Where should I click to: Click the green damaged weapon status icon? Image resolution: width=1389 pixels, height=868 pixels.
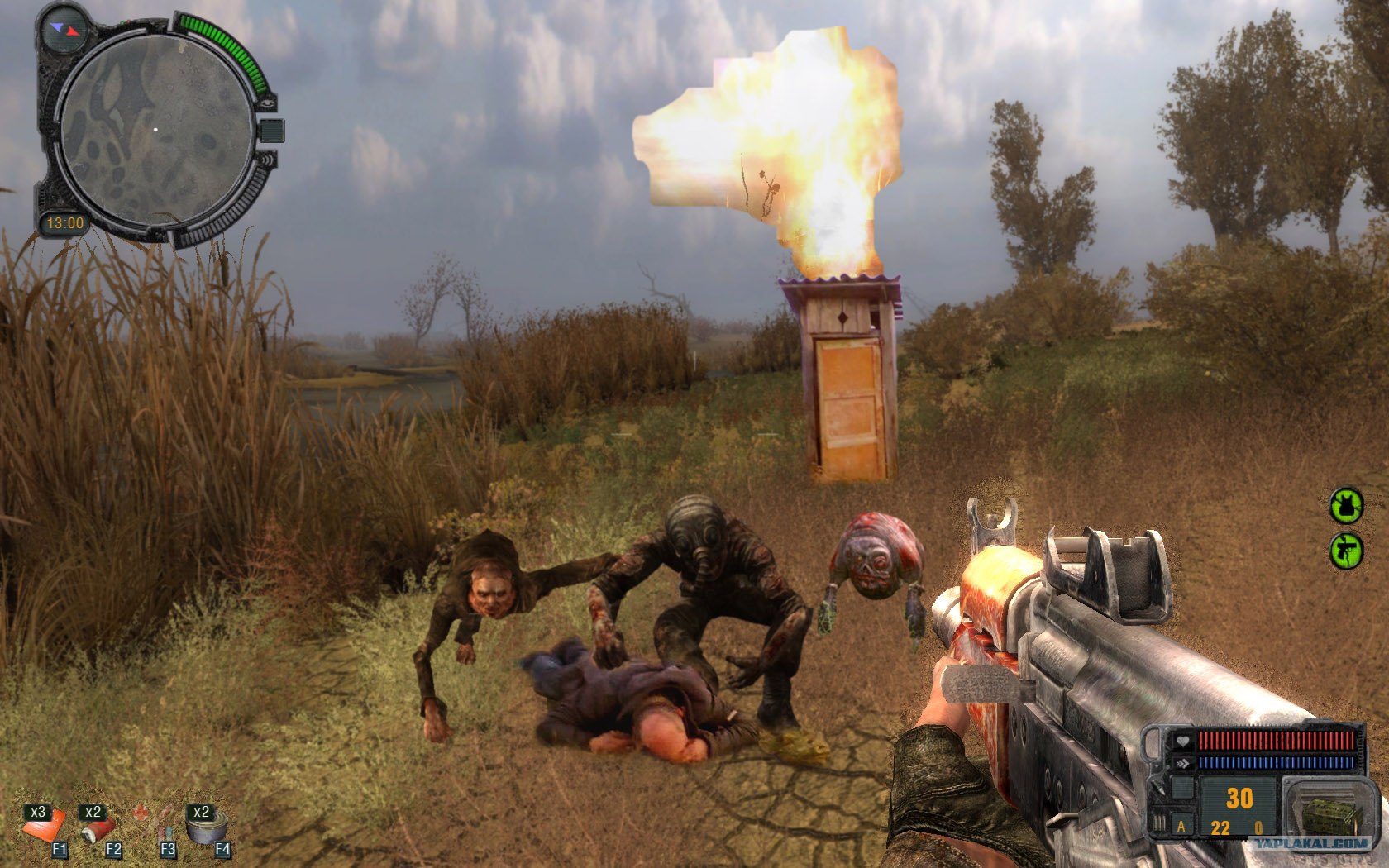coord(1346,550)
